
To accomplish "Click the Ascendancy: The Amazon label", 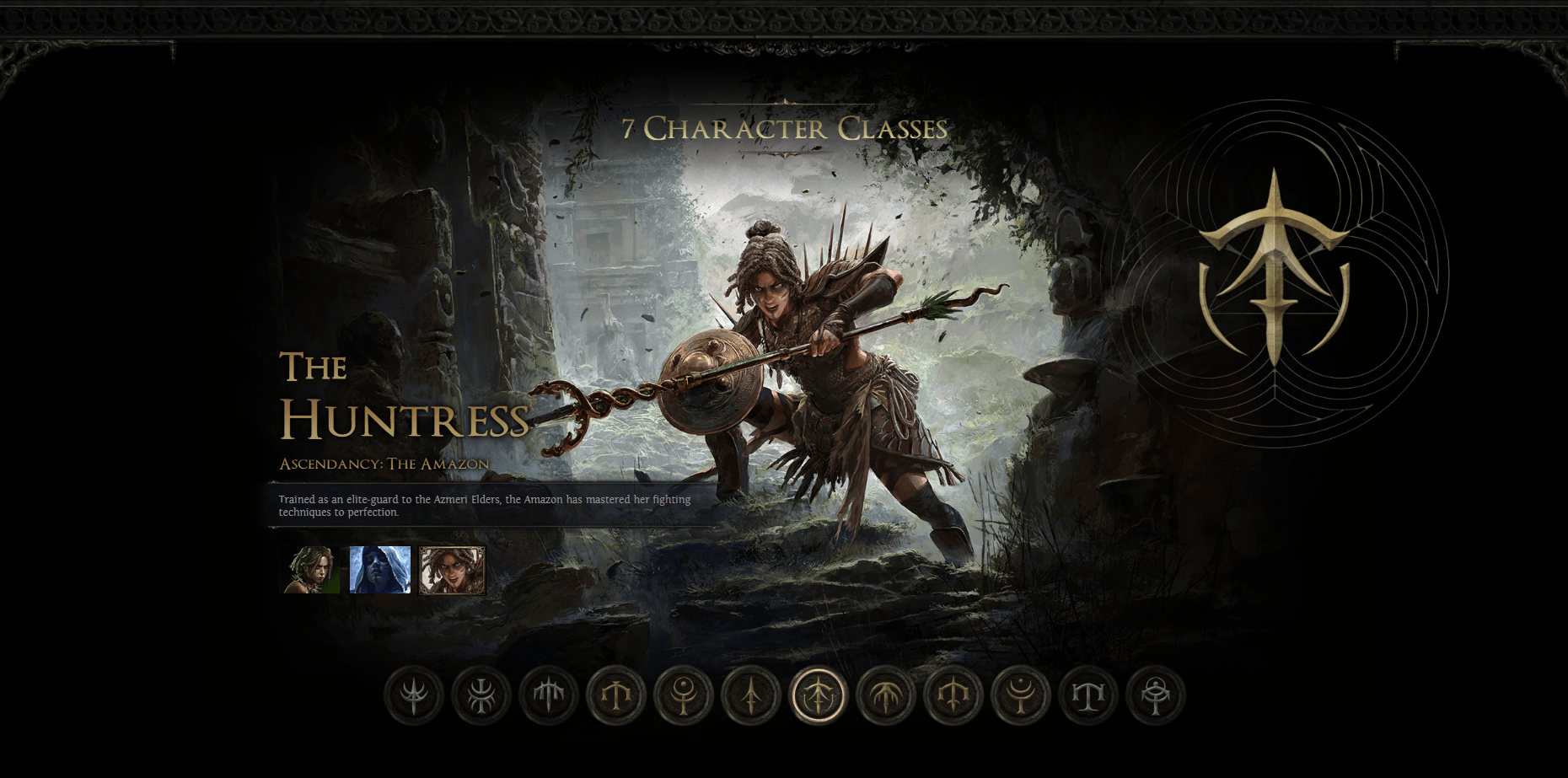I will 384,463.
